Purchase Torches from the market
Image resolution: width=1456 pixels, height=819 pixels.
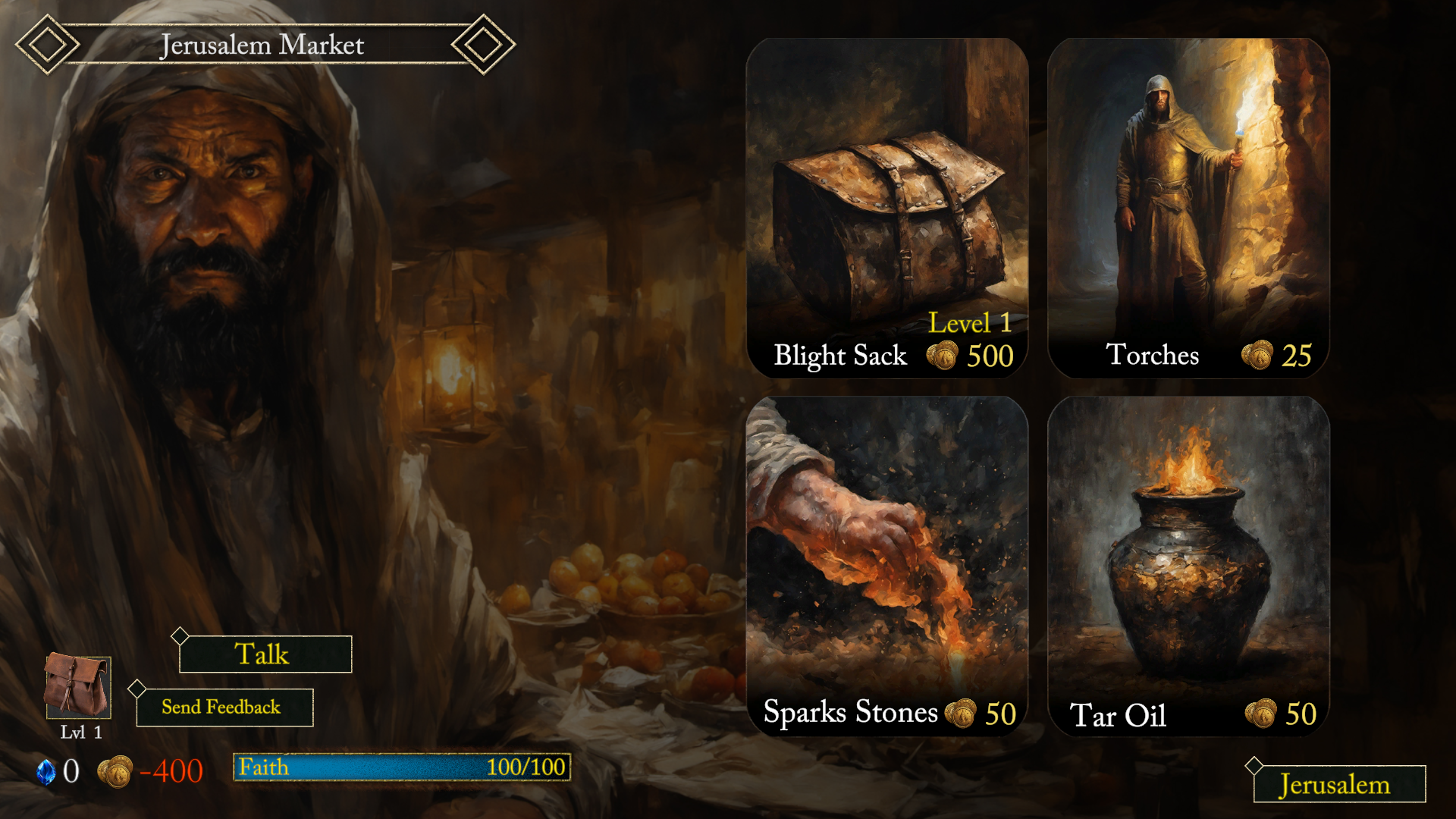tap(1188, 209)
